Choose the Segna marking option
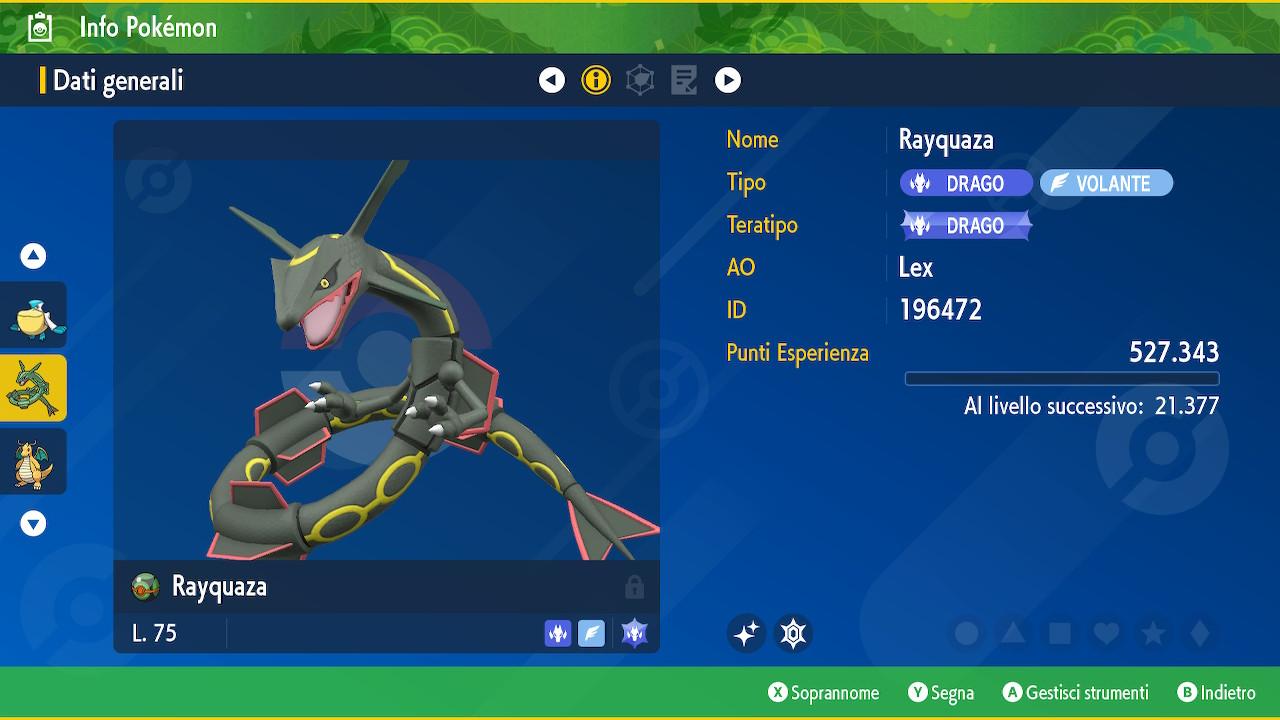The width and height of the screenshot is (1280, 720). [941, 693]
